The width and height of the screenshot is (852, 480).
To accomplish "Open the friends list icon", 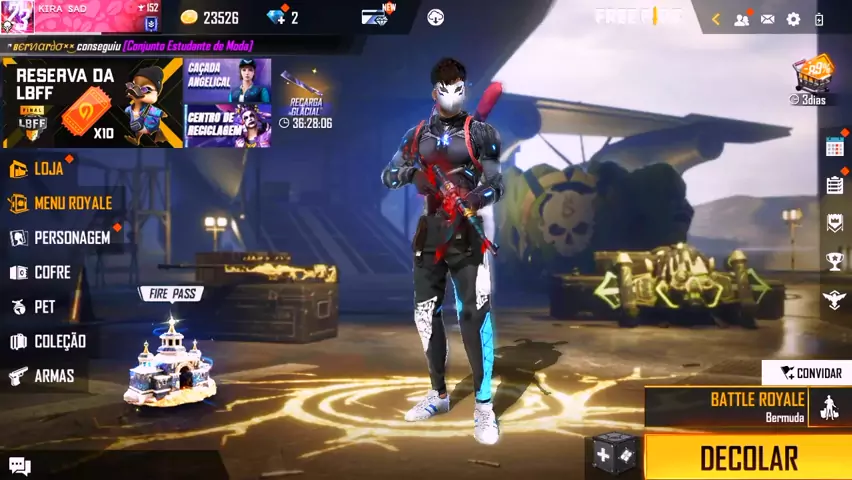I will pos(741,19).
